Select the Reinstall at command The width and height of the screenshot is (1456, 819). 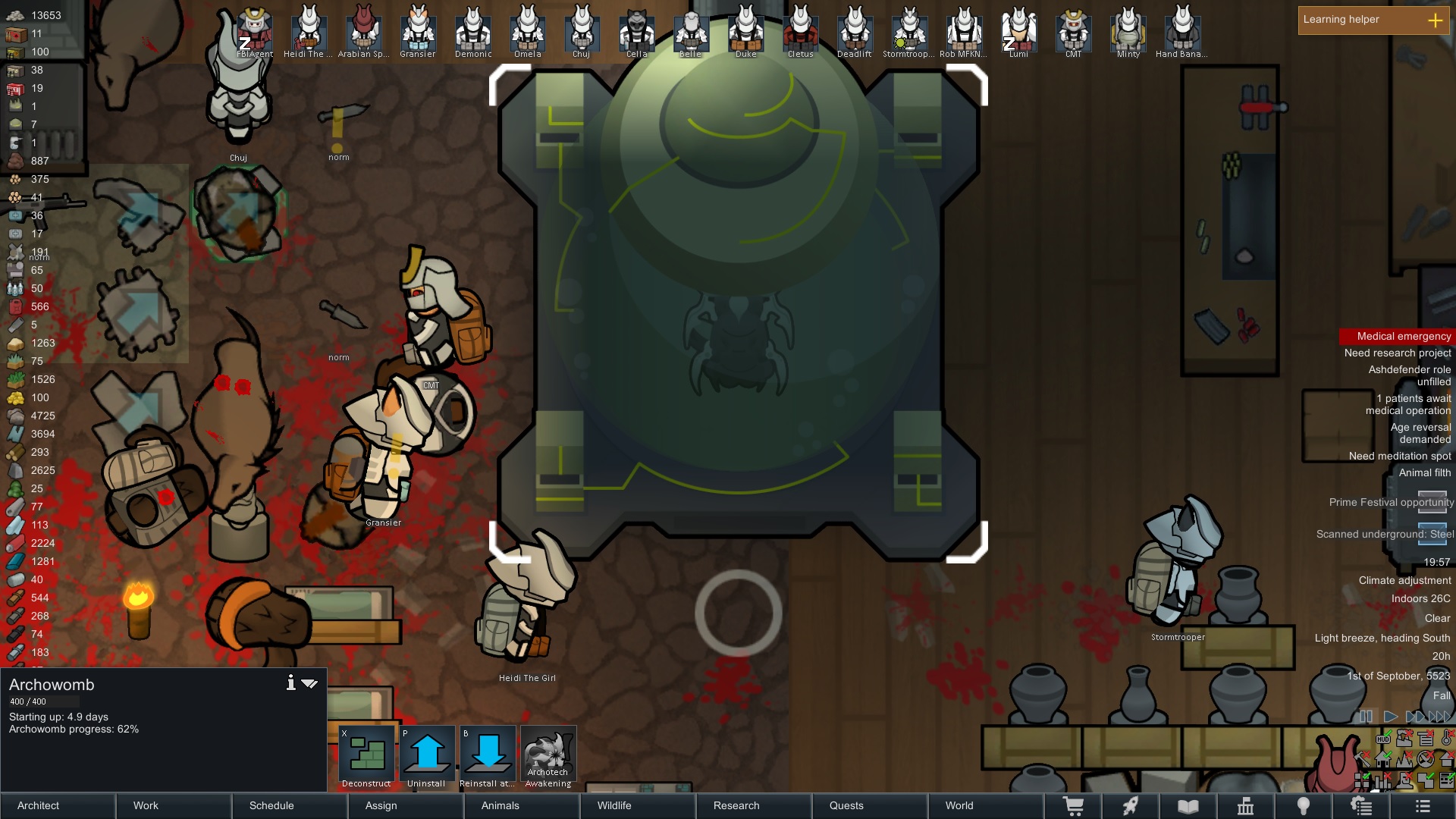coord(488,756)
